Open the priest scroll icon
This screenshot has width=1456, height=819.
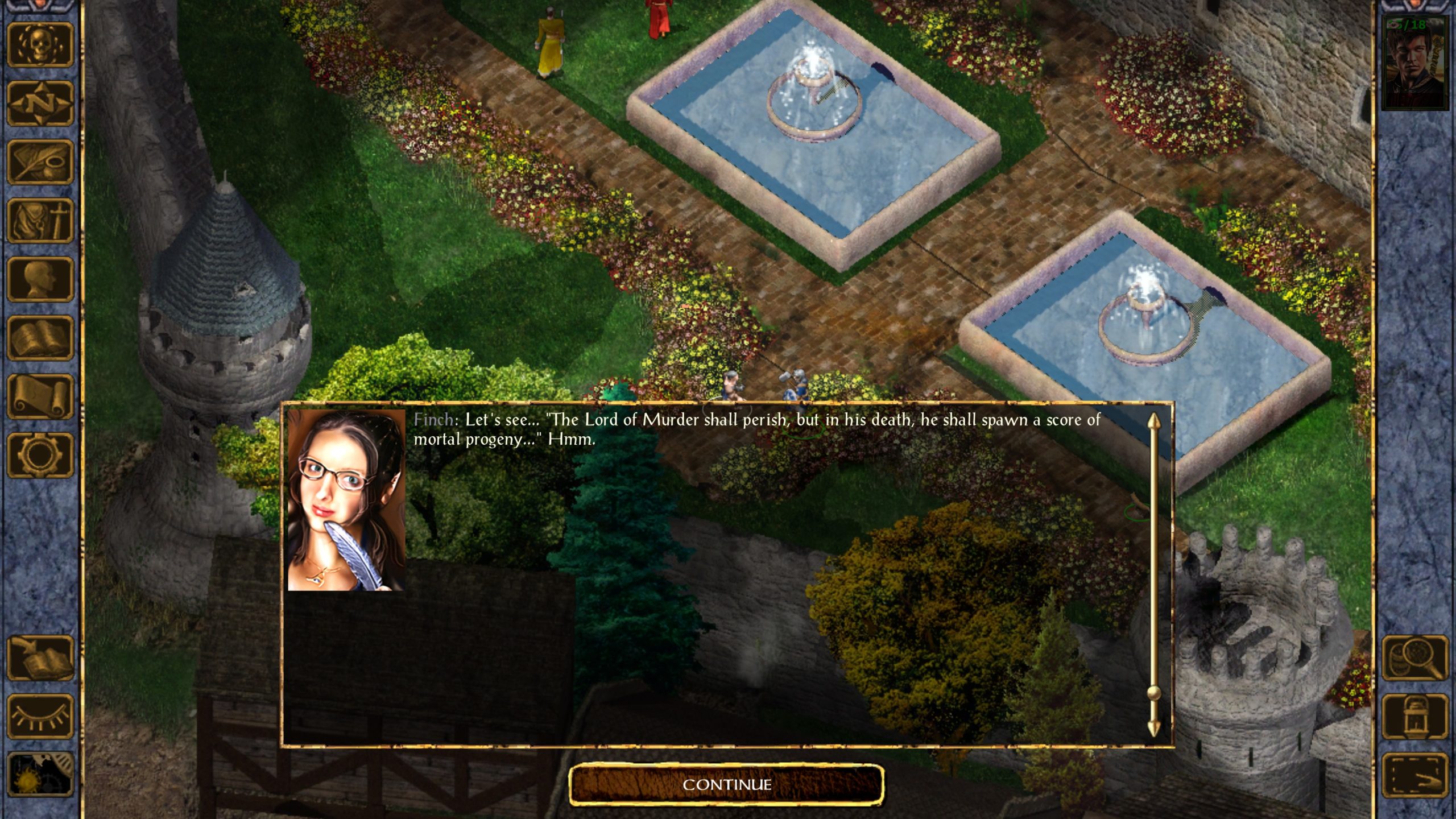point(40,396)
